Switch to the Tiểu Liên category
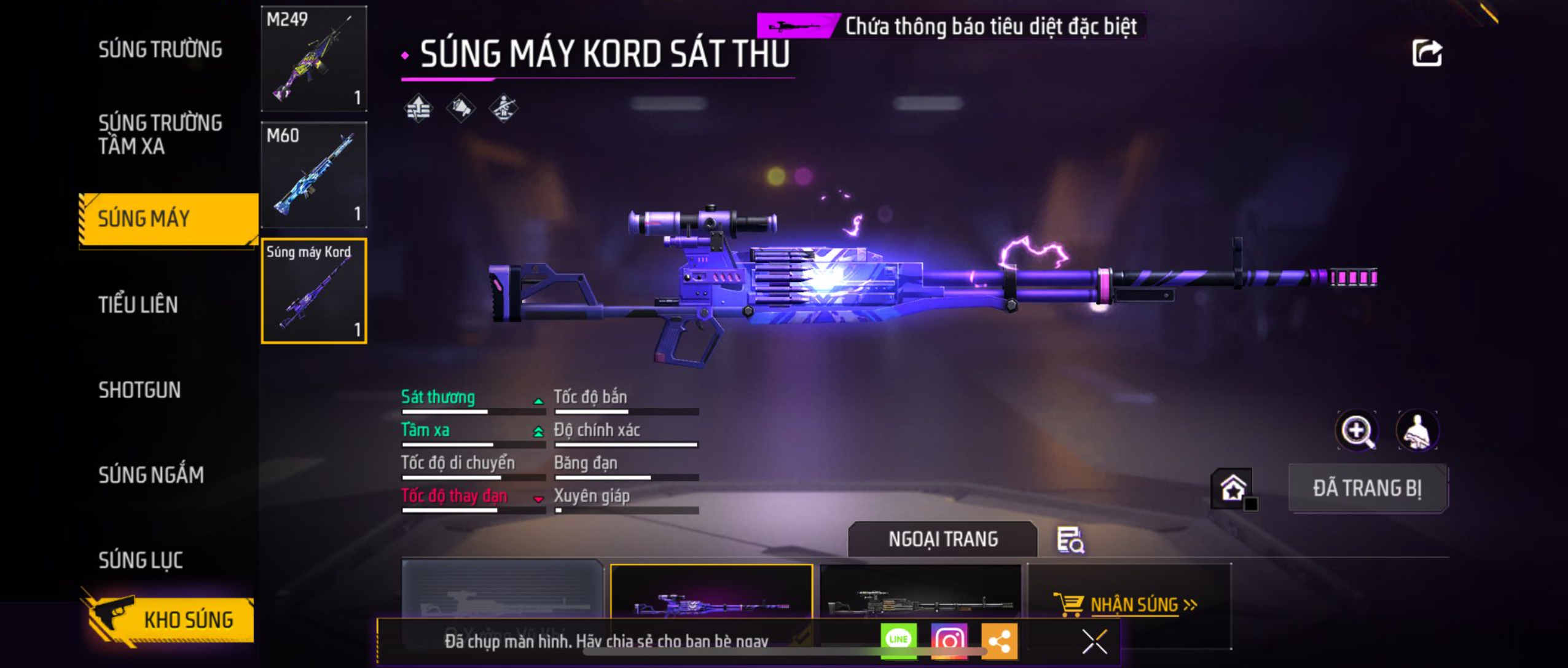The image size is (1568, 668). [138, 305]
